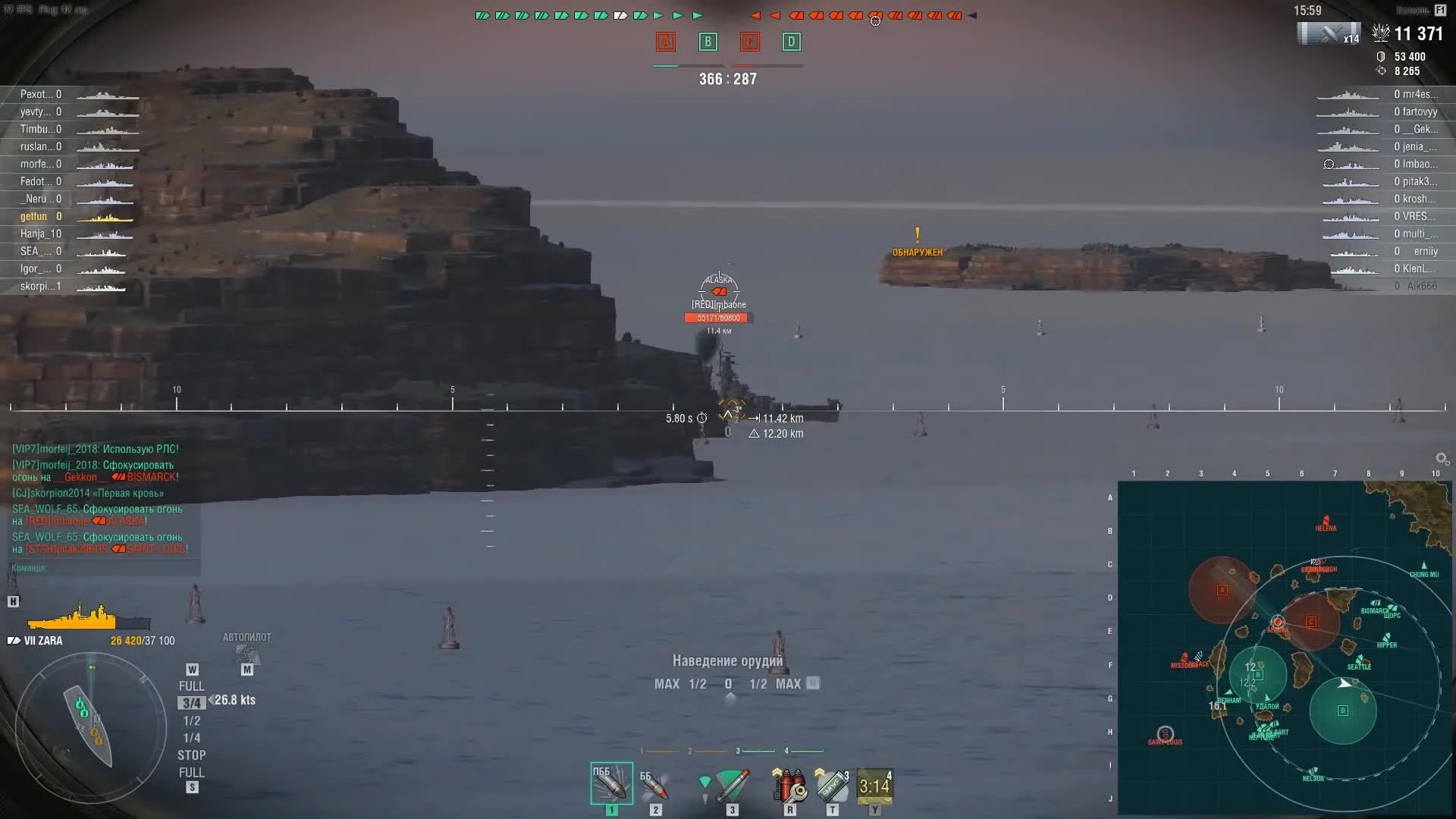Click the 3/4 speed position on telegraph
This screenshot has height=819, width=1456.
pyautogui.click(x=191, y=703)
